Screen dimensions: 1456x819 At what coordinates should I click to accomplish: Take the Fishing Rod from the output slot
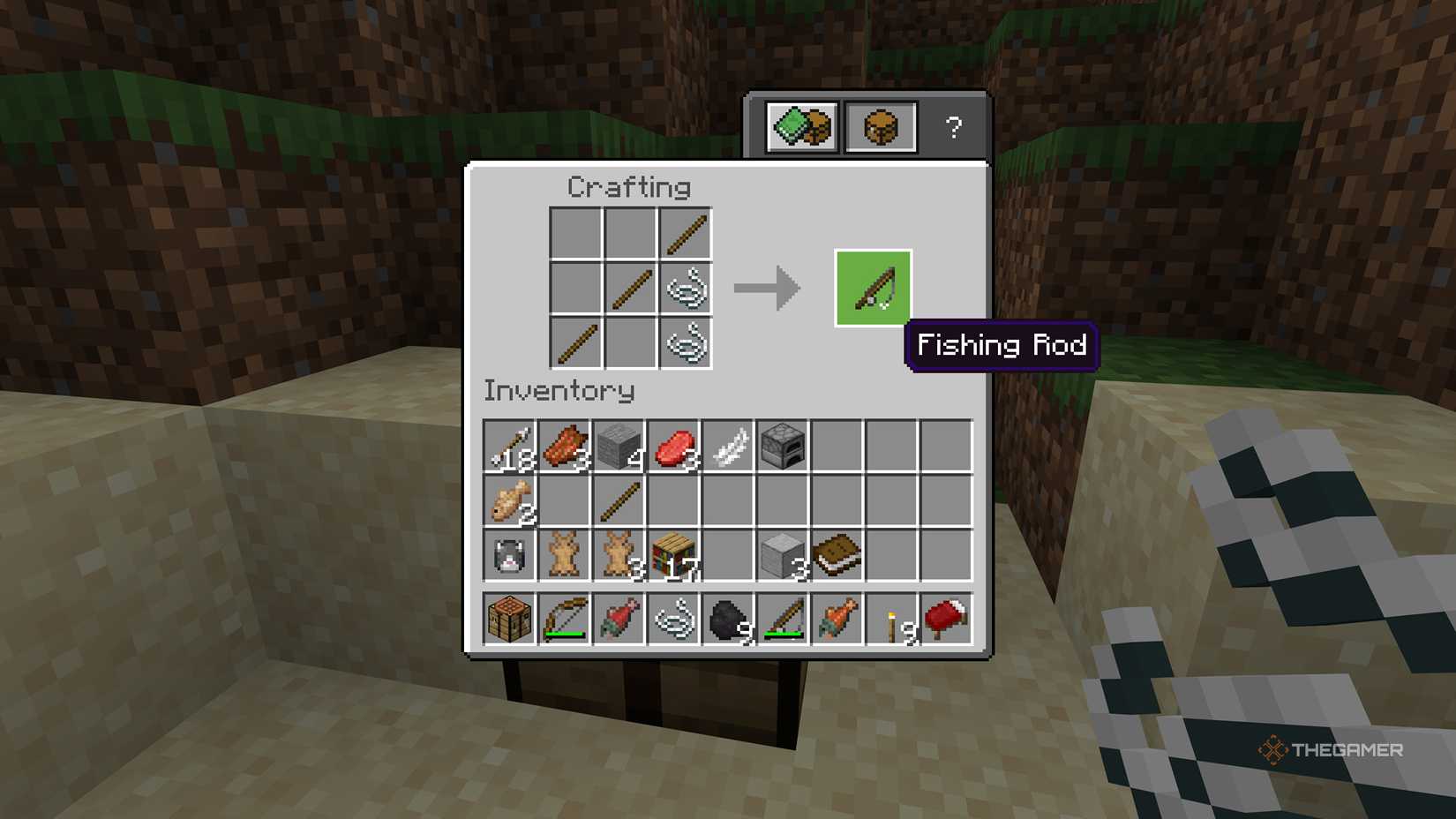coord(872,289)
